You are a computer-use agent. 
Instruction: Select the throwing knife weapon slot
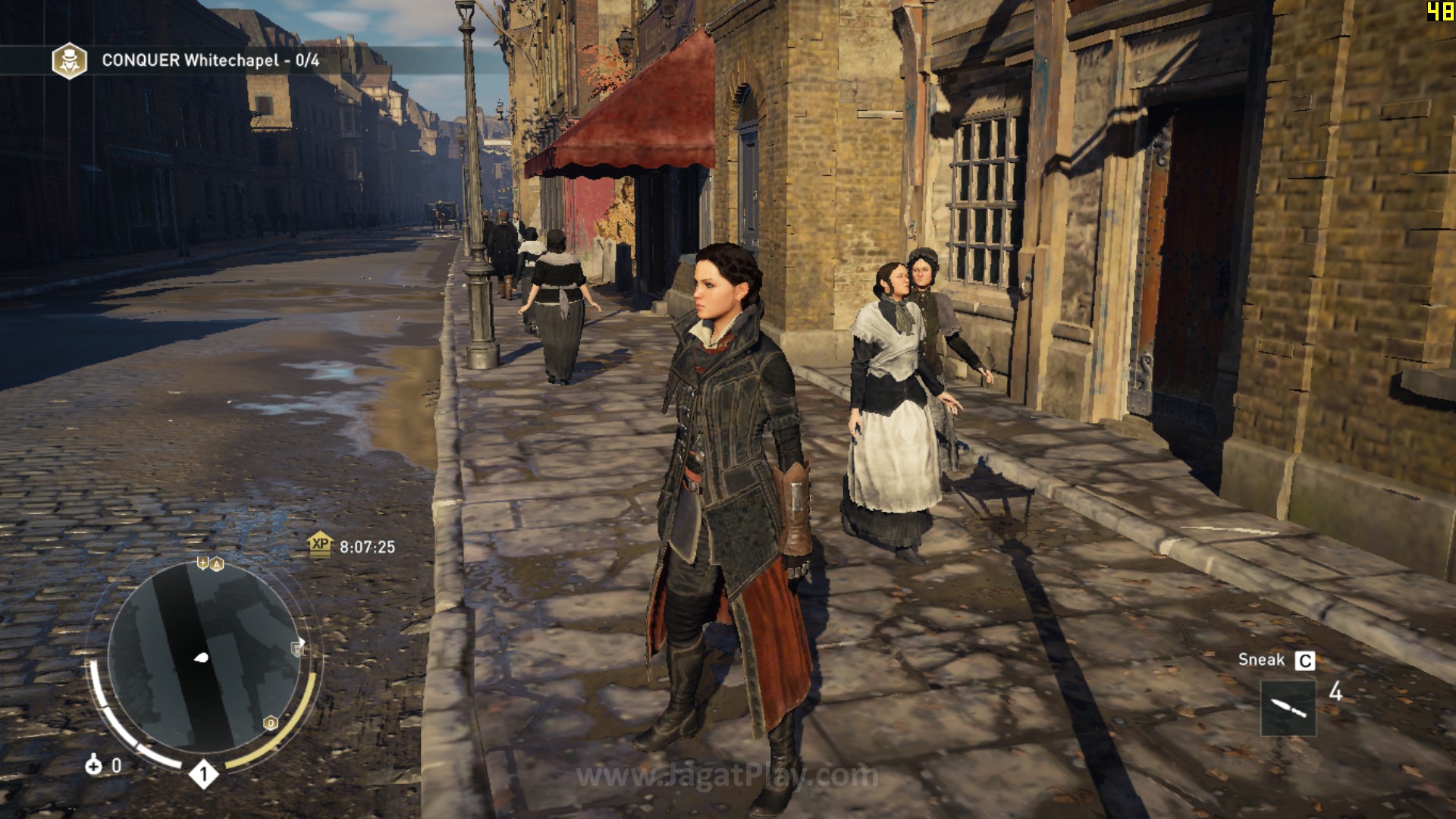coord(1288,708)
